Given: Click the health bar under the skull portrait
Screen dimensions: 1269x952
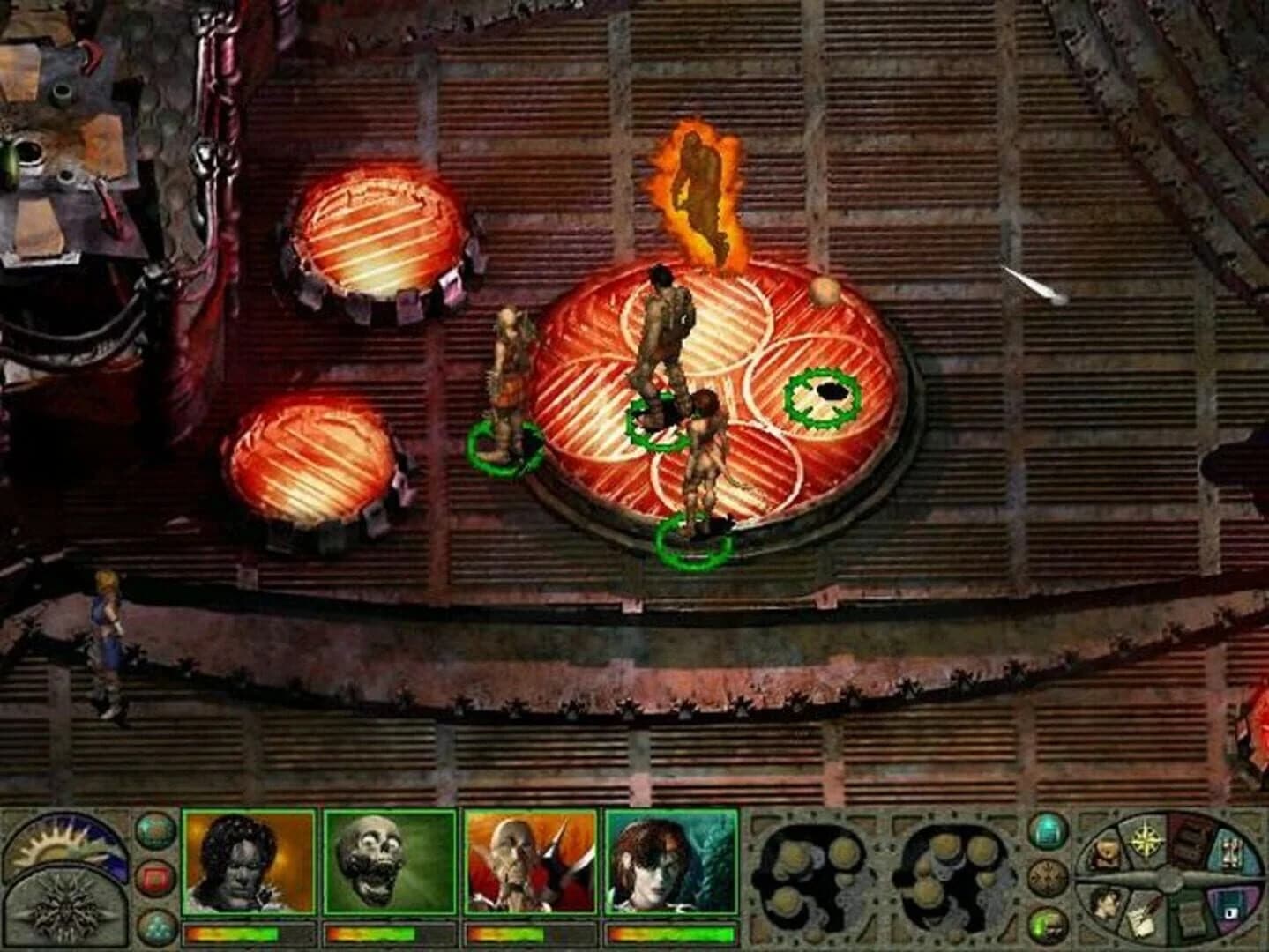Looking at the screenshot, I should pyautogui.click(x=374, y=932).
